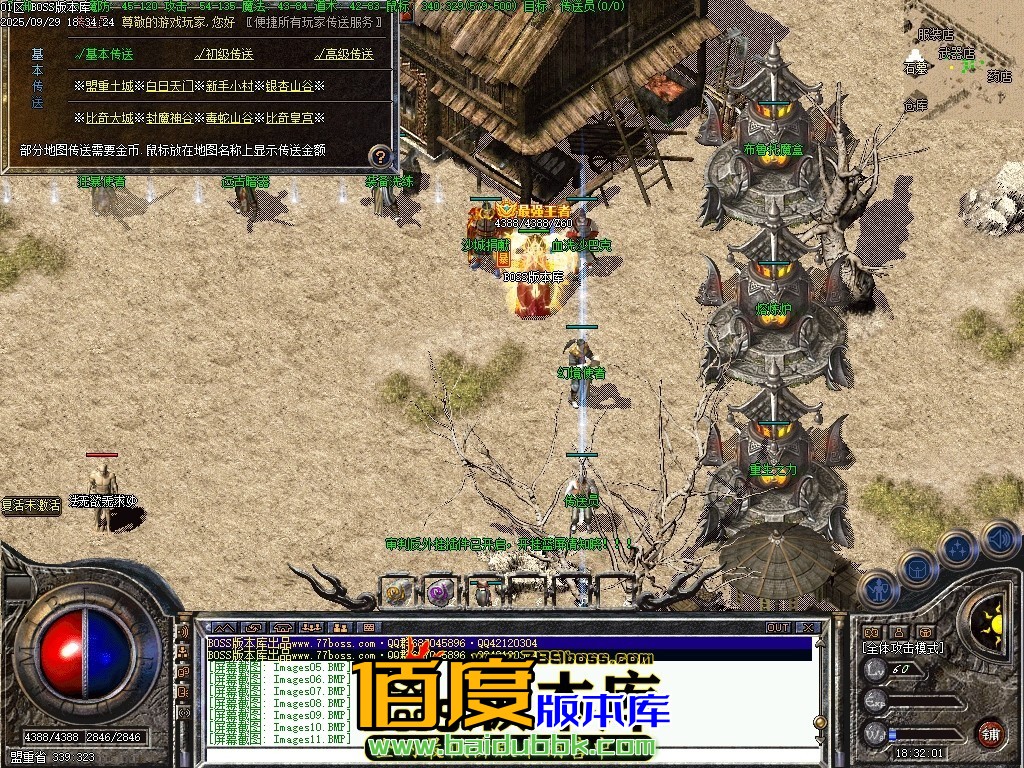1024x768 pixels.
Task: Open the teleport panel's question mark help
Action: tap(379, 155)
